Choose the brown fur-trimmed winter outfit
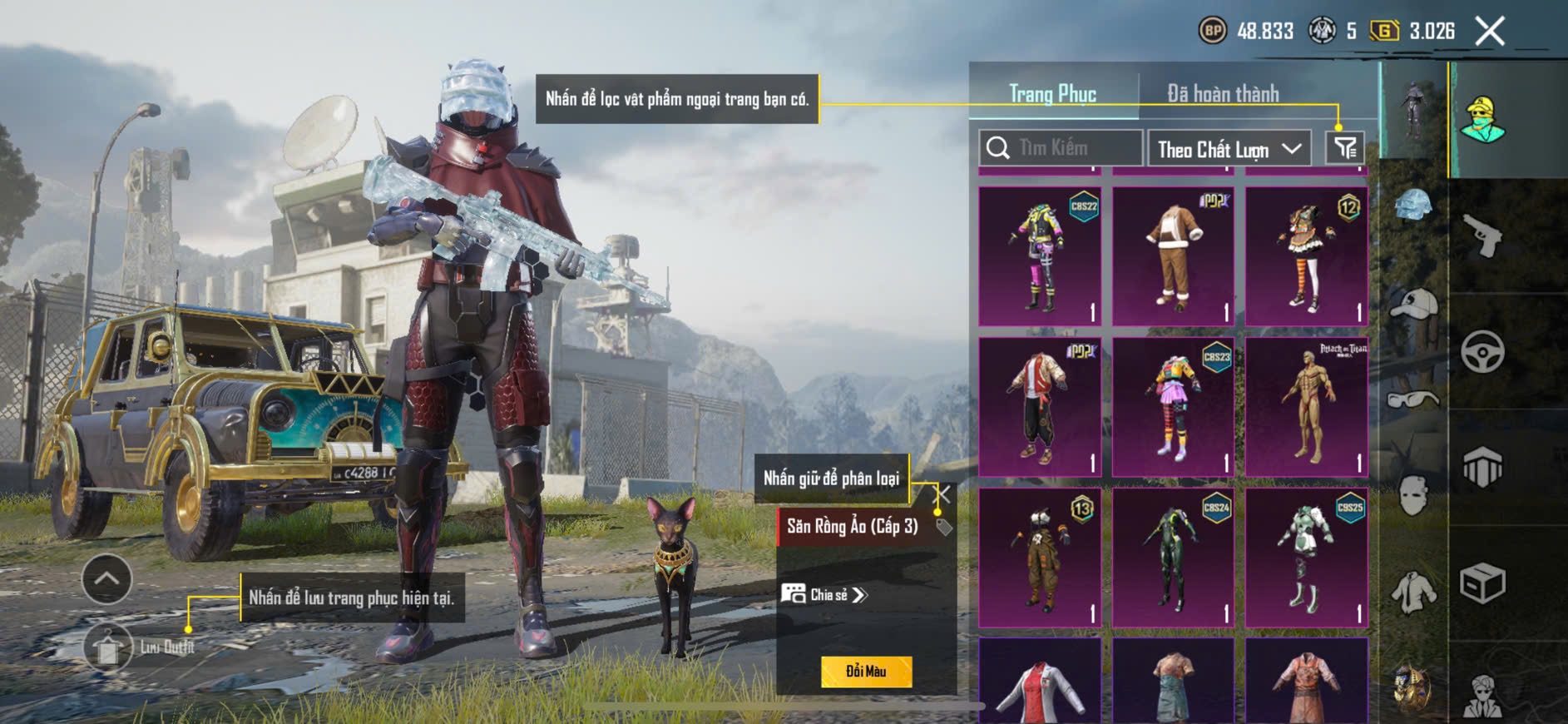Image resolution: width=1568 pixels, height=724 pixels. coord(1173,256)
